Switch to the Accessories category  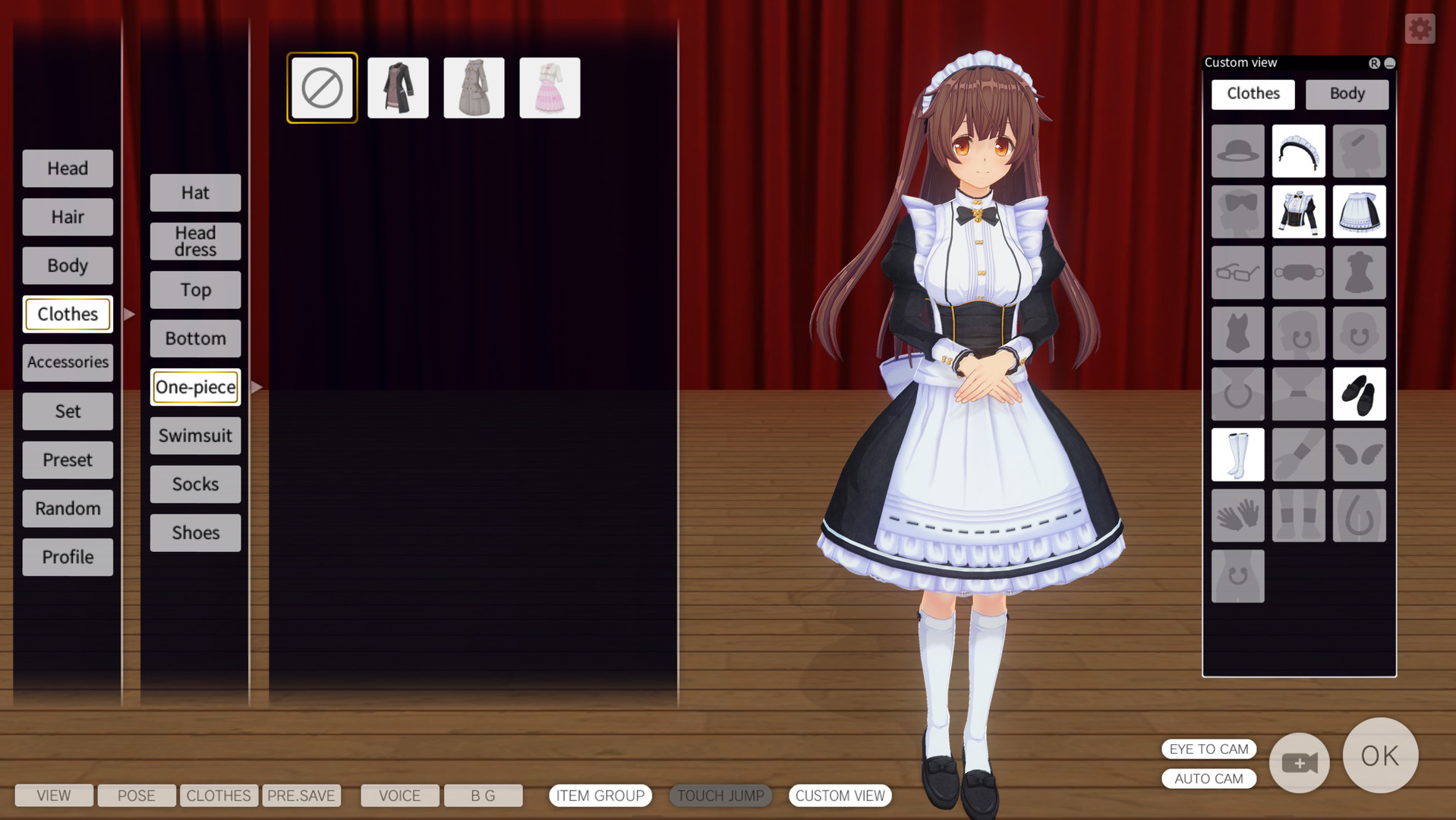click(68, 362)
